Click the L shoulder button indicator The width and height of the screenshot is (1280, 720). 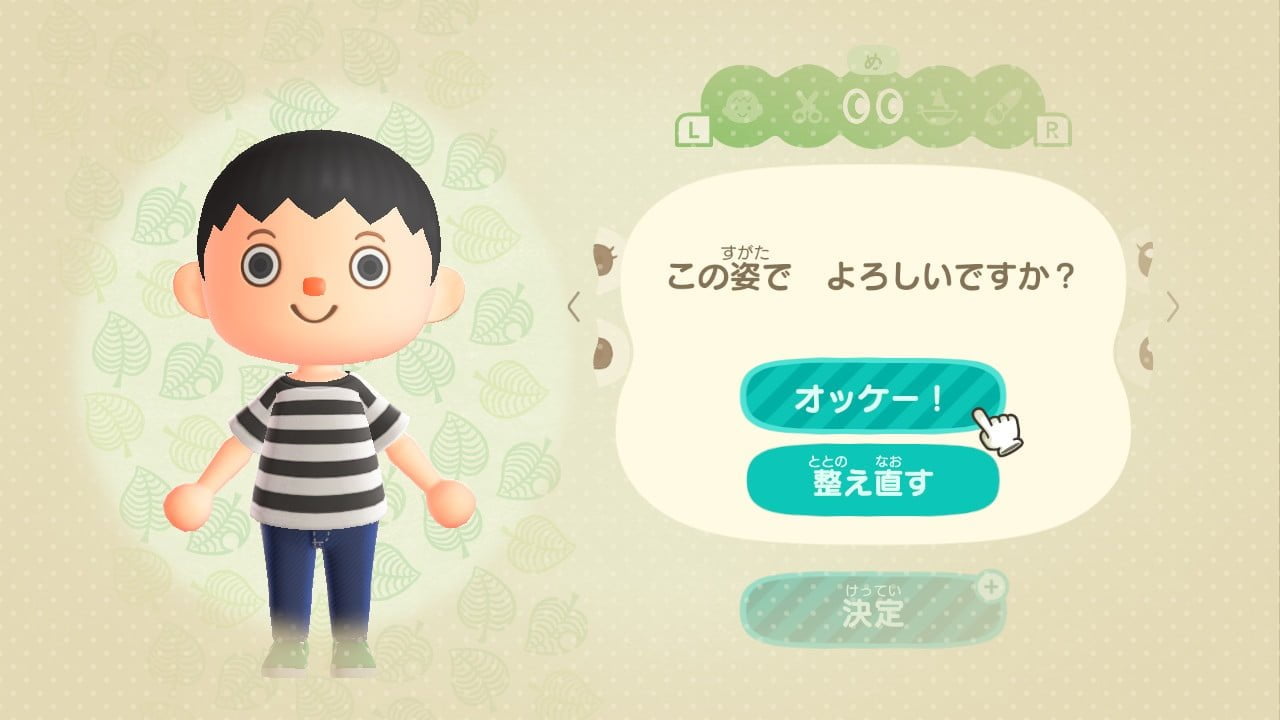point(692,128)
